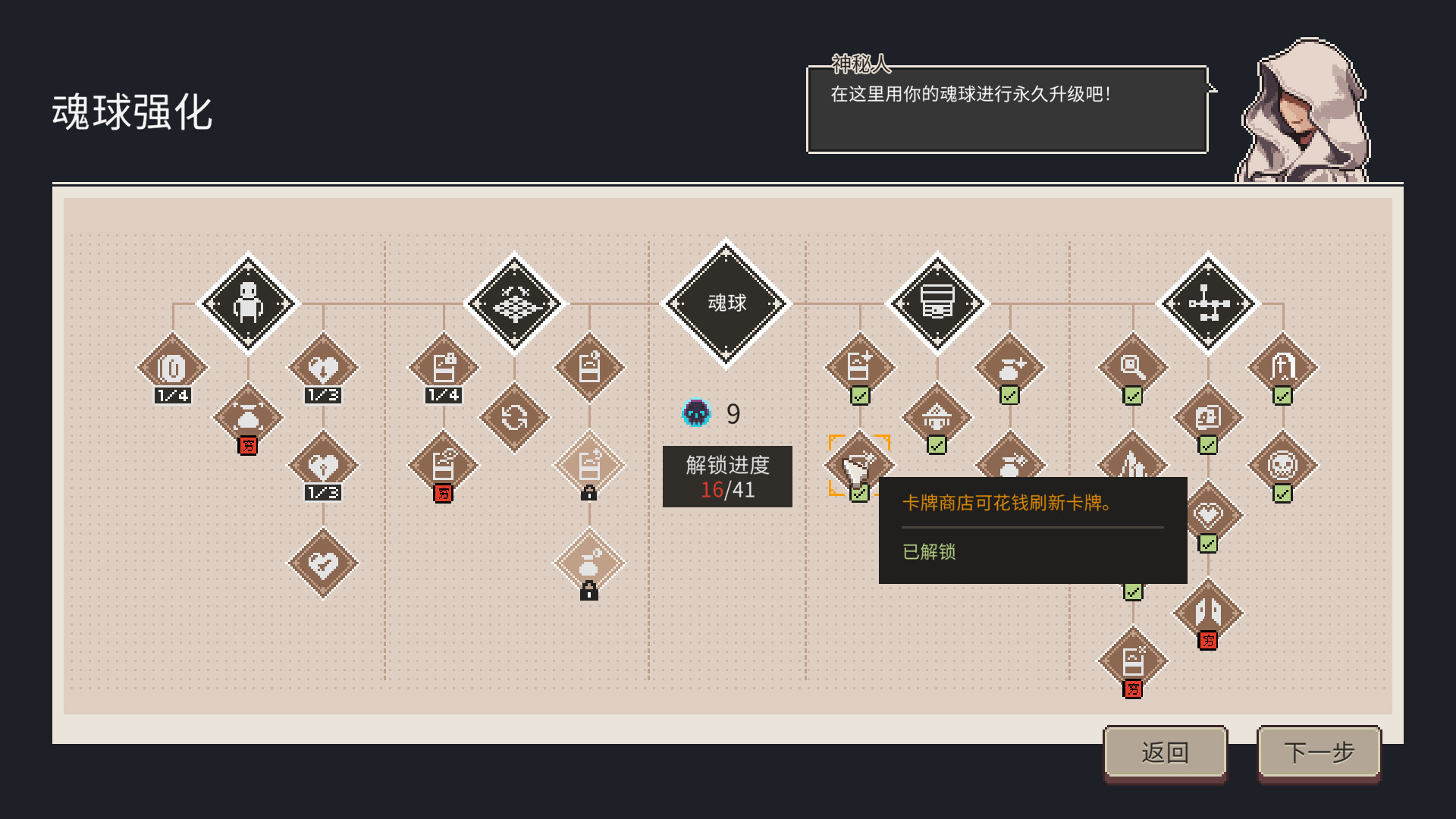Screen dimensions: 1456x819
Task: Expand the branching-path category diamond node
Action: [x=1207, y=303]
